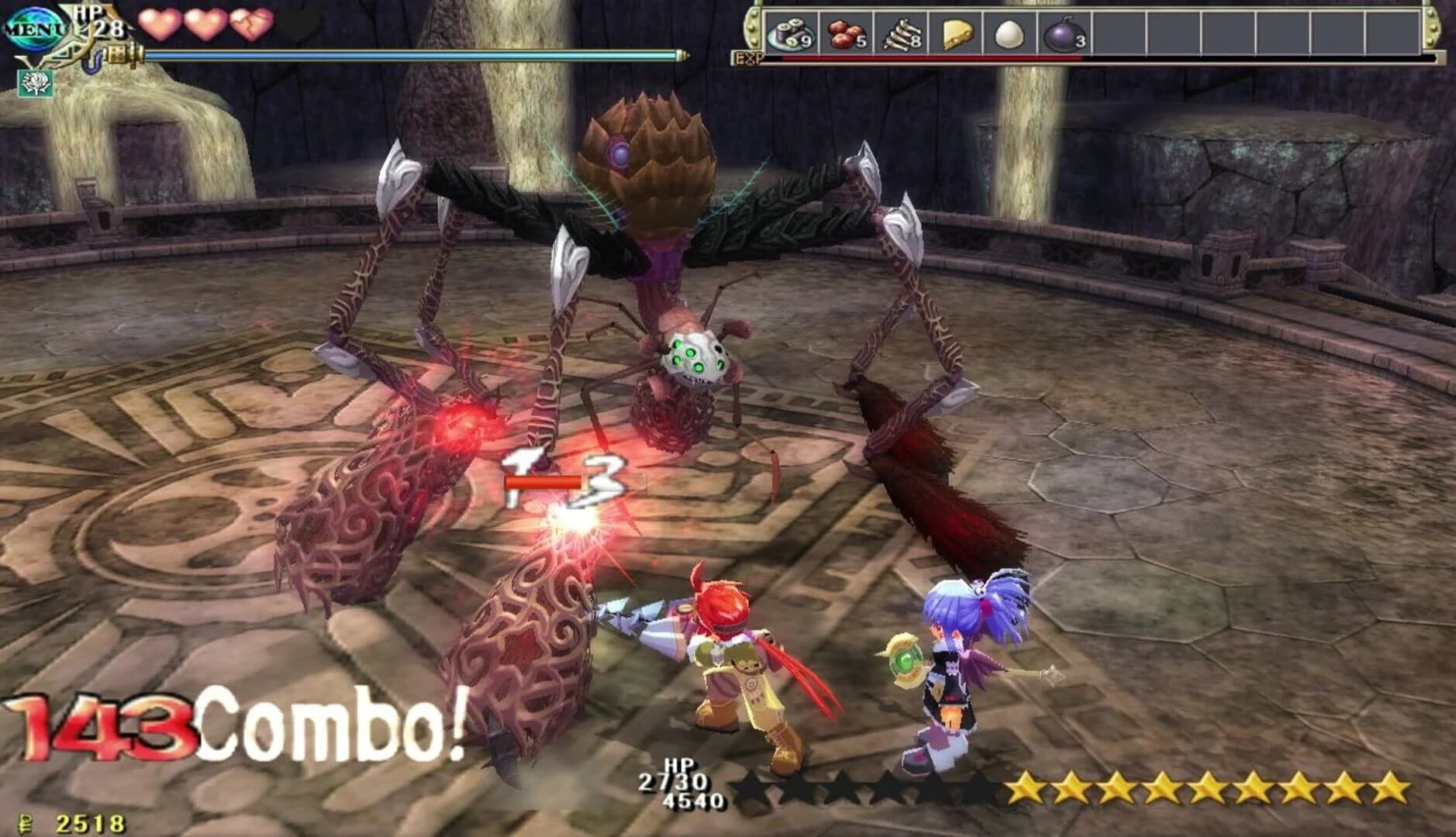
Task: Click the red damage bar near the boss
Action: (x=543, y=482)
